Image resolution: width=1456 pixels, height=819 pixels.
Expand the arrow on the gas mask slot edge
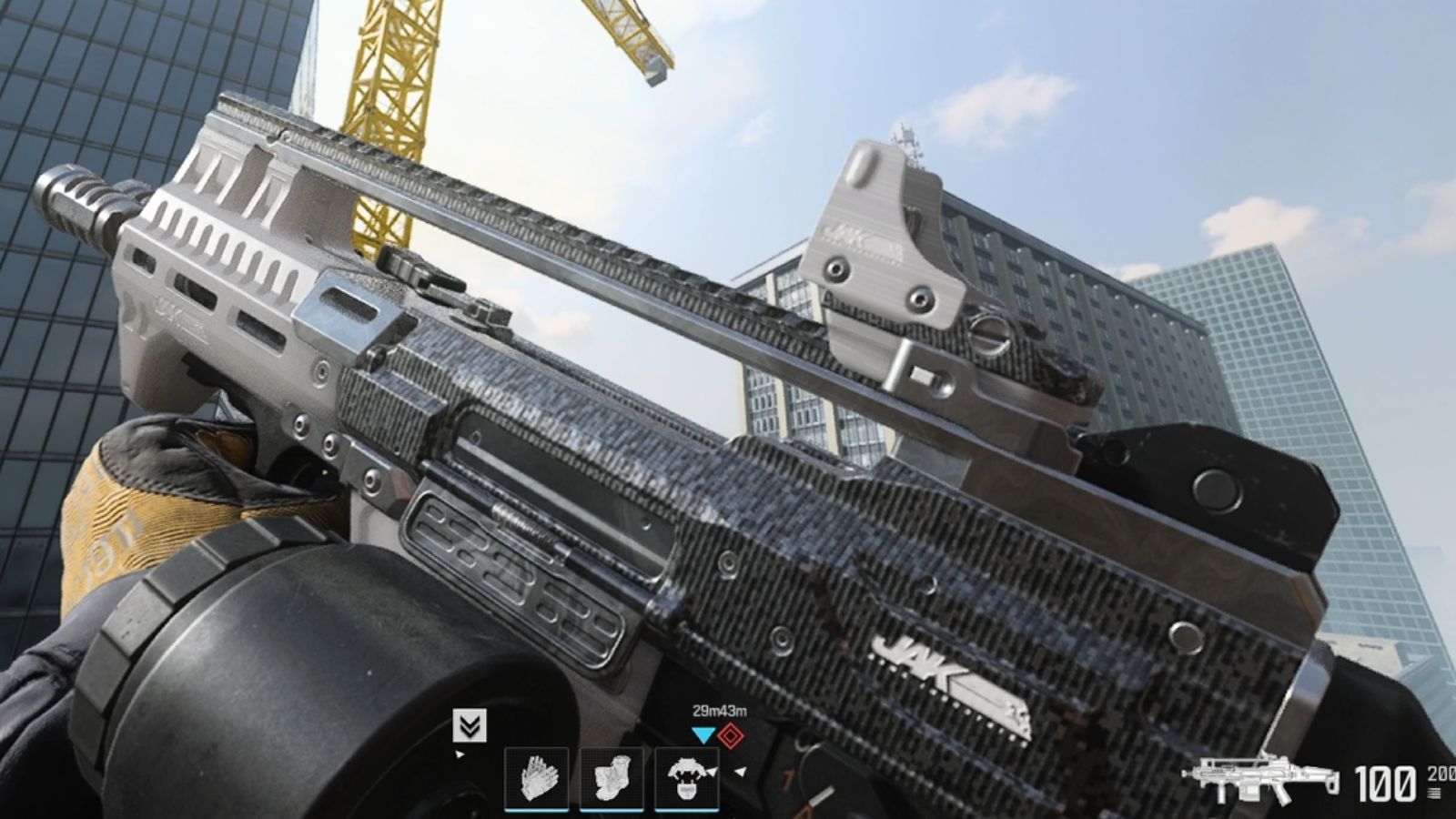[713, 772]
